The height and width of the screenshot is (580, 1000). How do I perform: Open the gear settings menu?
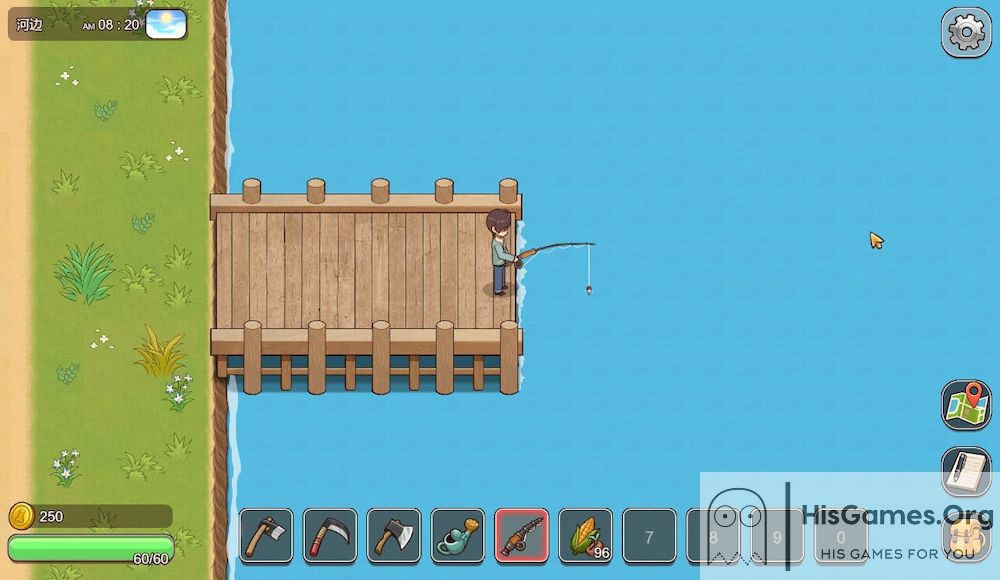pyautogui.click(x=966, y=33)
